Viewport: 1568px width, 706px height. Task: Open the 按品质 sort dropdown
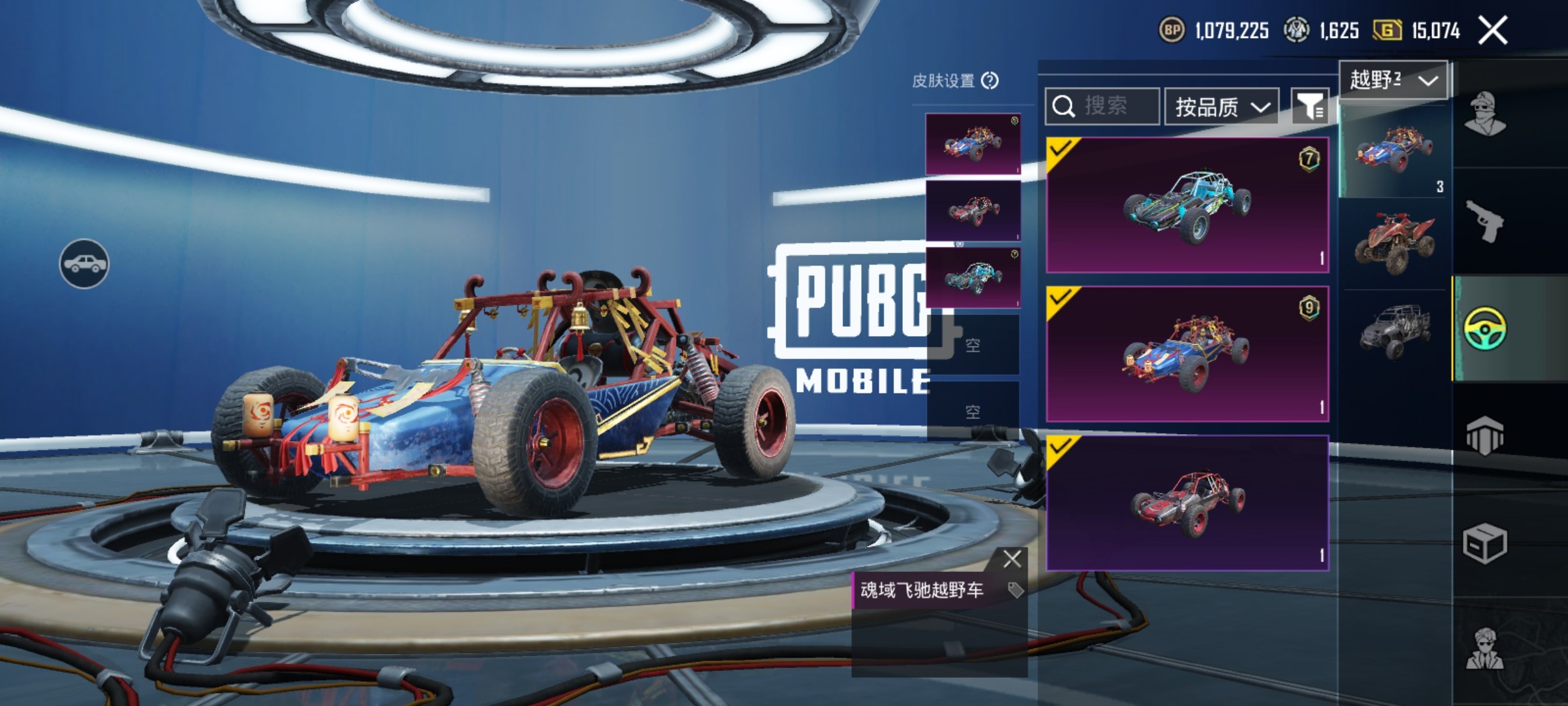(x=1222, y=107)
